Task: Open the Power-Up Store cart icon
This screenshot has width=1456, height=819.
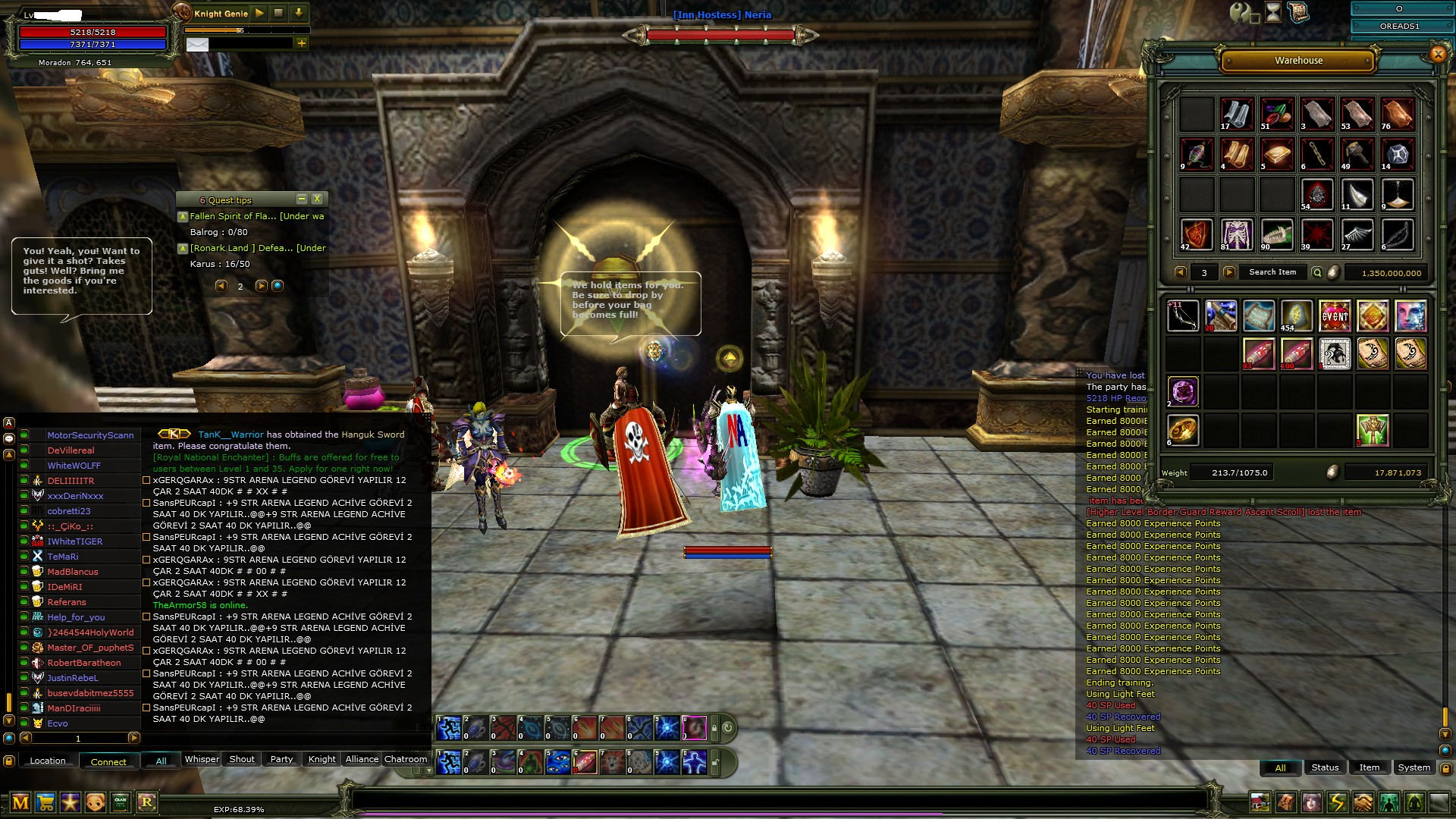Action: (44, 801)
